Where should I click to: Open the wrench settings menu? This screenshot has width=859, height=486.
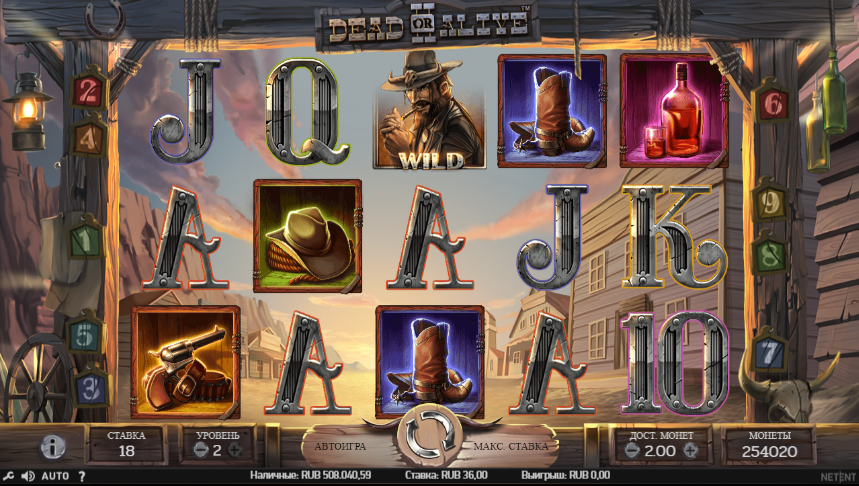[8, 476]
